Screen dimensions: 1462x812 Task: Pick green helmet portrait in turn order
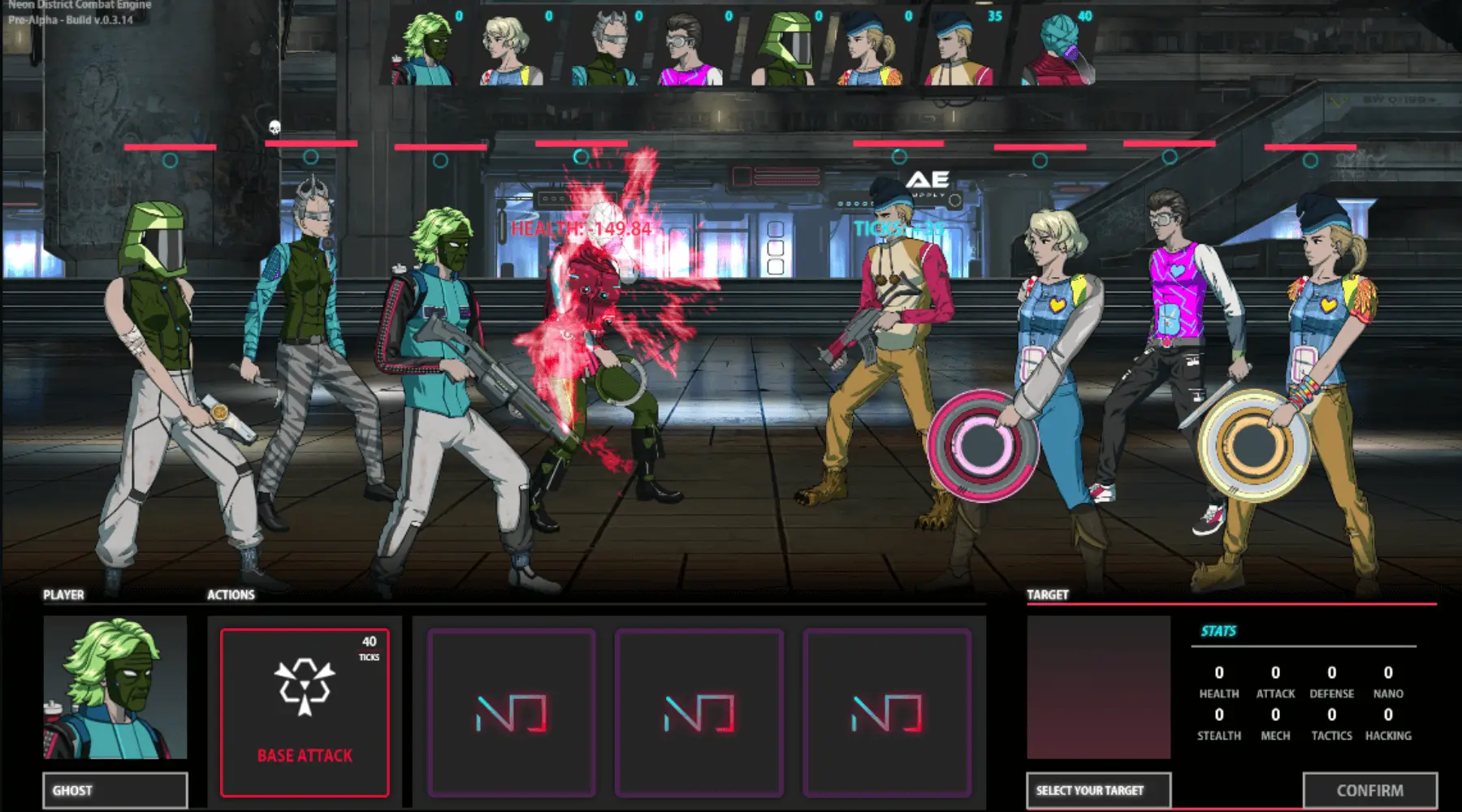pyautogui.click(x=784, y=49)
